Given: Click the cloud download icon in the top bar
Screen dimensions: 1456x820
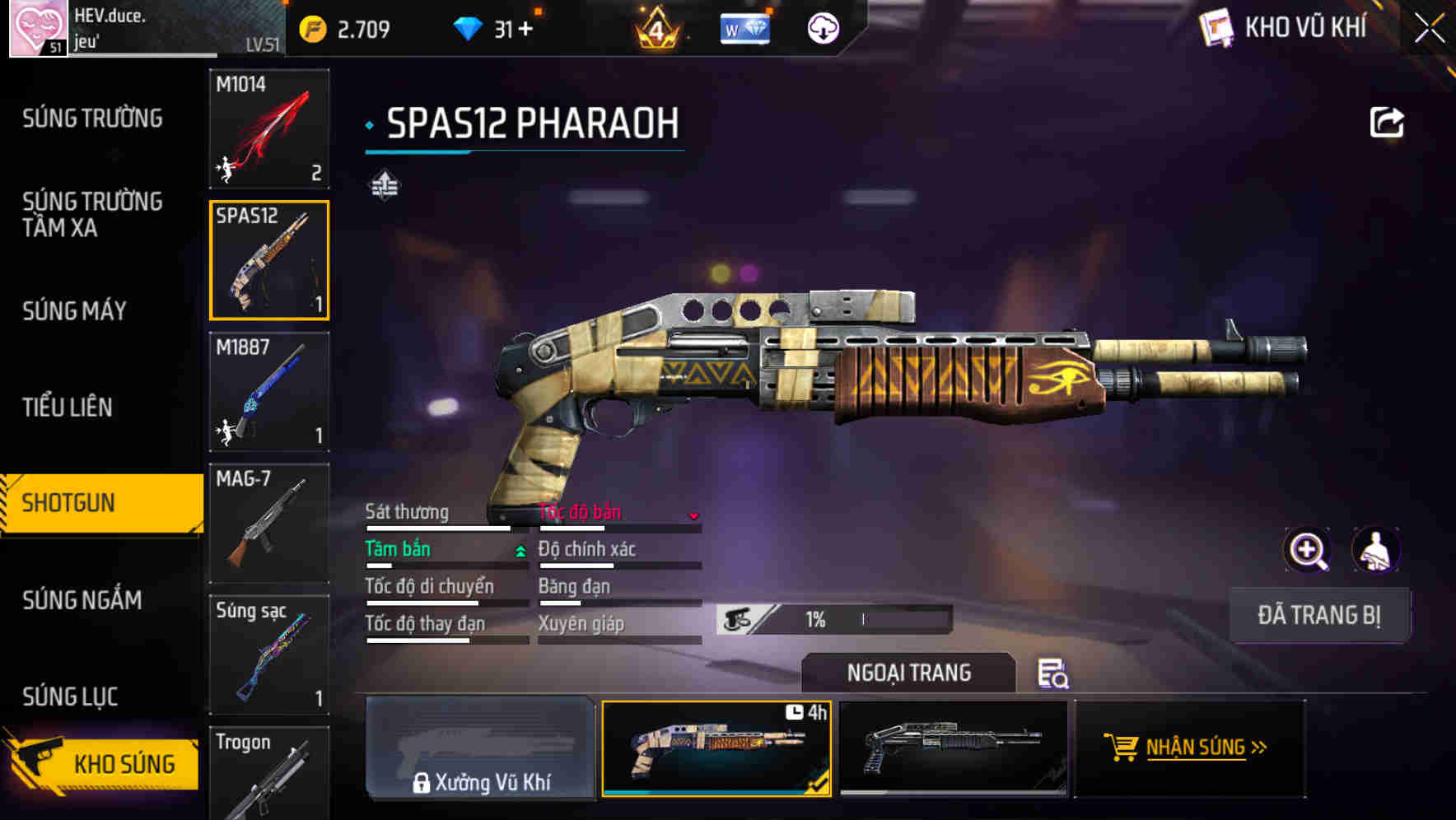Looking at the screenshot, I should [823, 28].
